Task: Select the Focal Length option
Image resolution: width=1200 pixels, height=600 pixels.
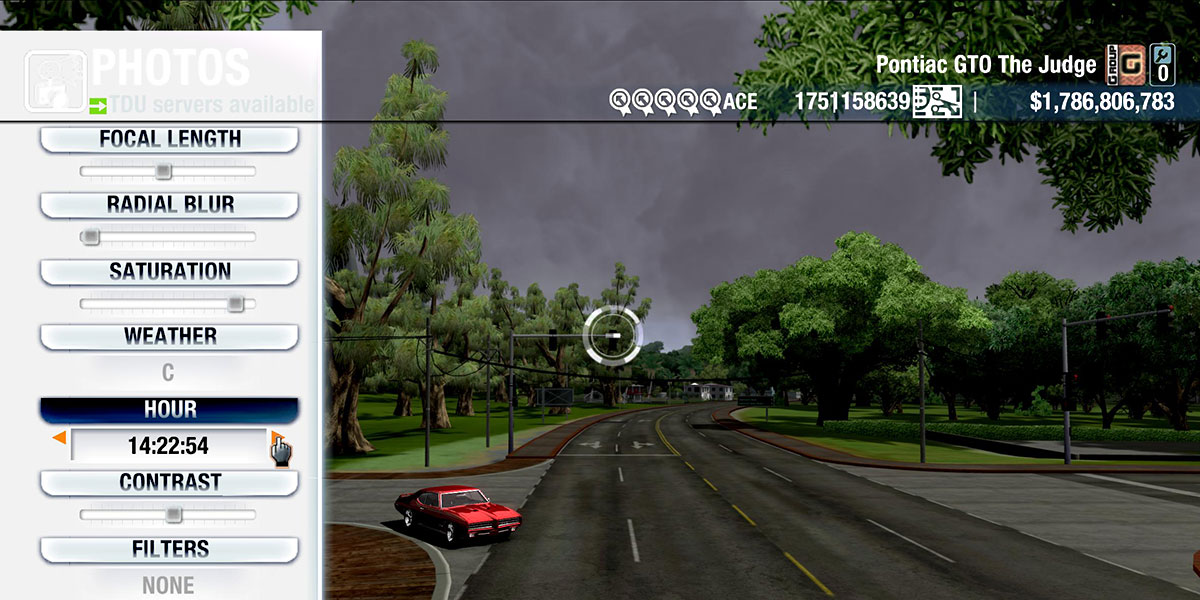Action: pos(169,140)
